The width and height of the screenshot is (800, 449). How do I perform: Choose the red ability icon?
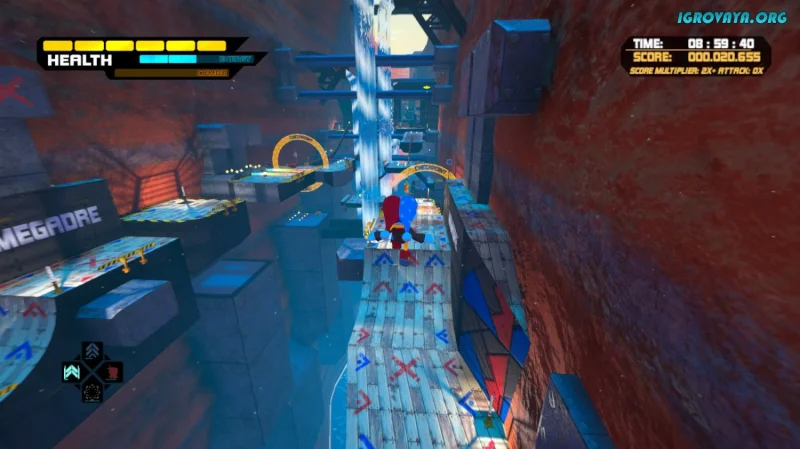click(112, 371)
